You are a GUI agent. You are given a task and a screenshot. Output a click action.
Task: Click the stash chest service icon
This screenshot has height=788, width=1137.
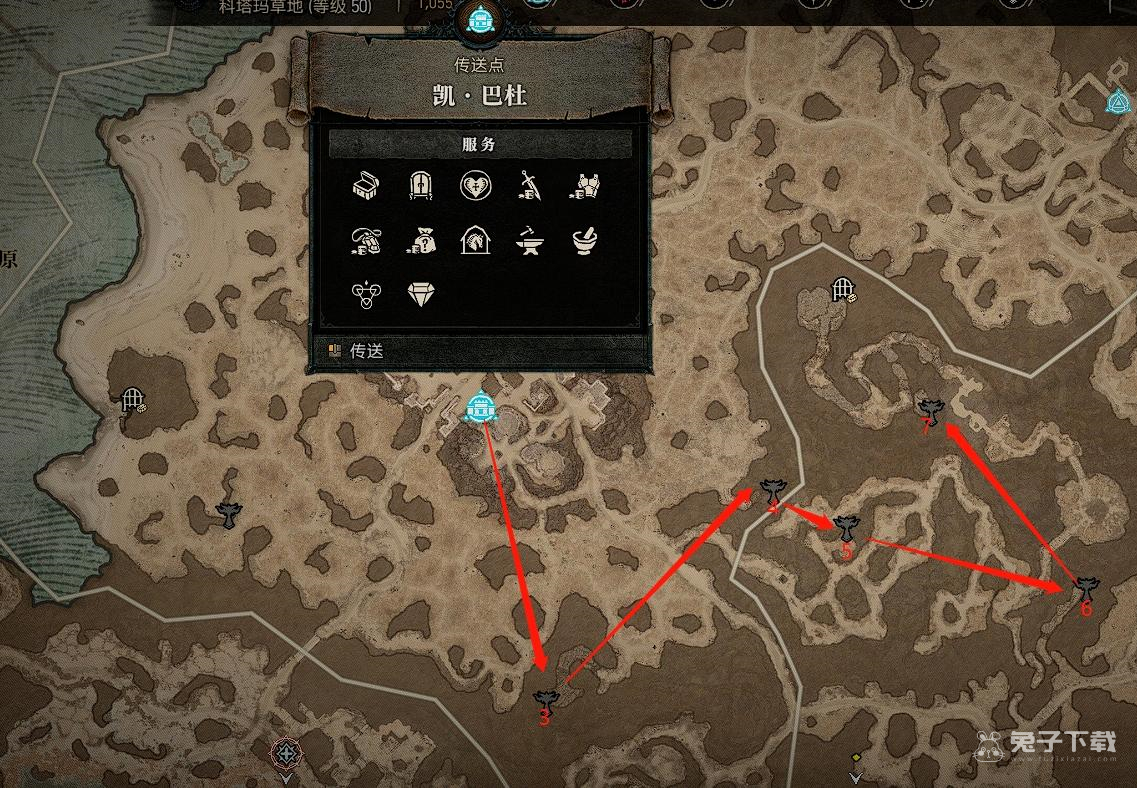366,186
